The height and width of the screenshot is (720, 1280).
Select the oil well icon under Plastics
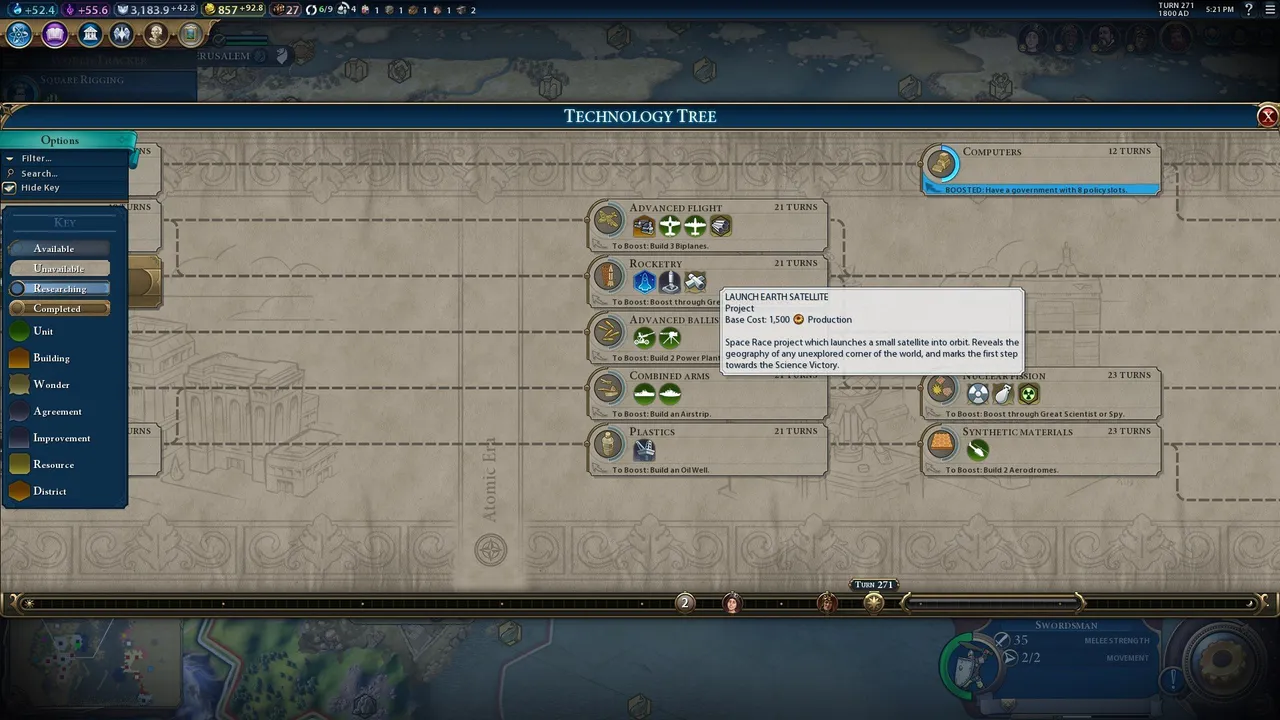[x=645, y=450]
